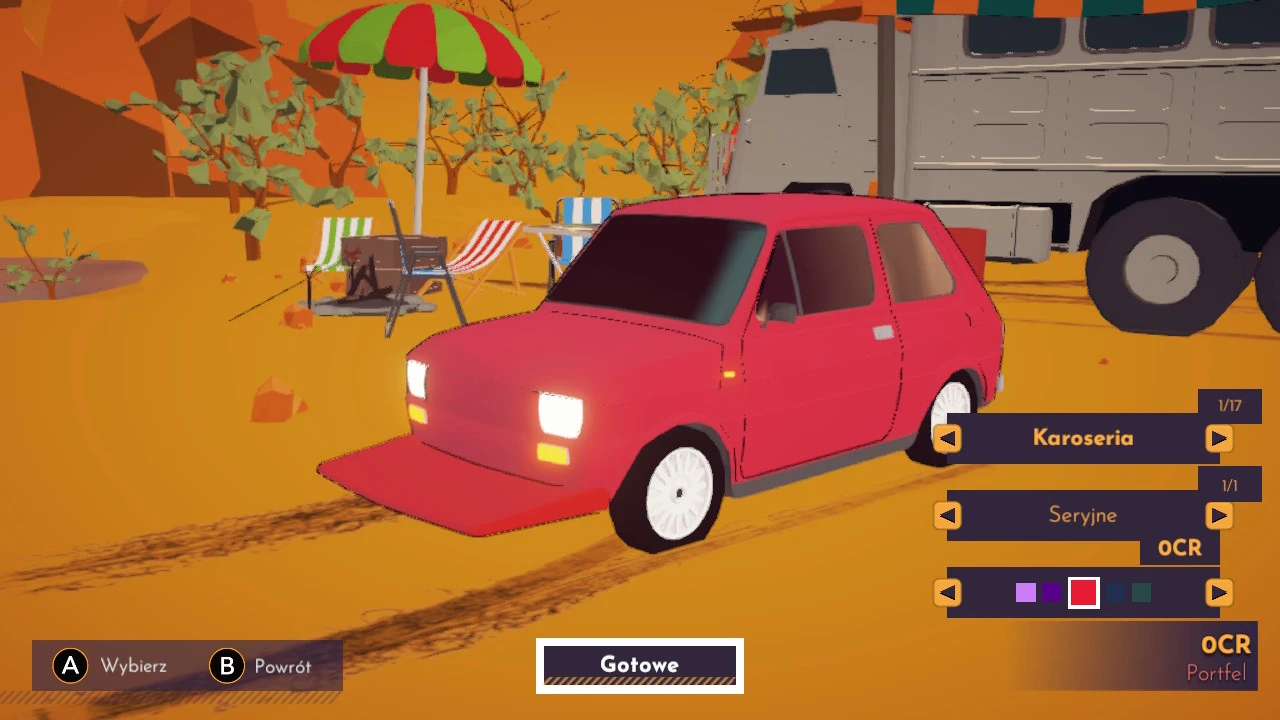Viewport: 1280px width, 720px height.
Task: Select the dark teal paint swatch
Action: click(x=1143, y=592)
